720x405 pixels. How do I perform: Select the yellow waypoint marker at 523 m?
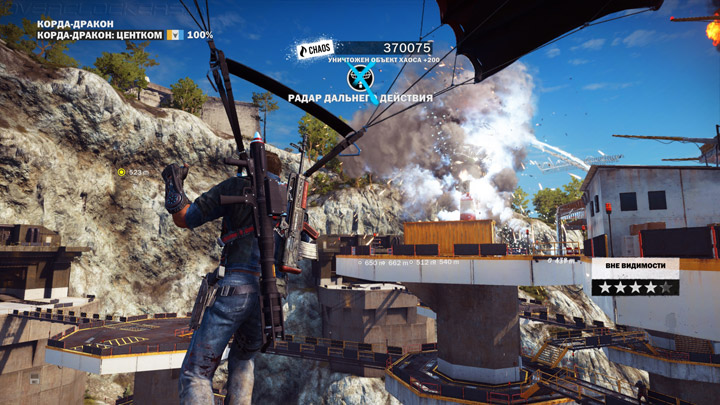point(122,172)
